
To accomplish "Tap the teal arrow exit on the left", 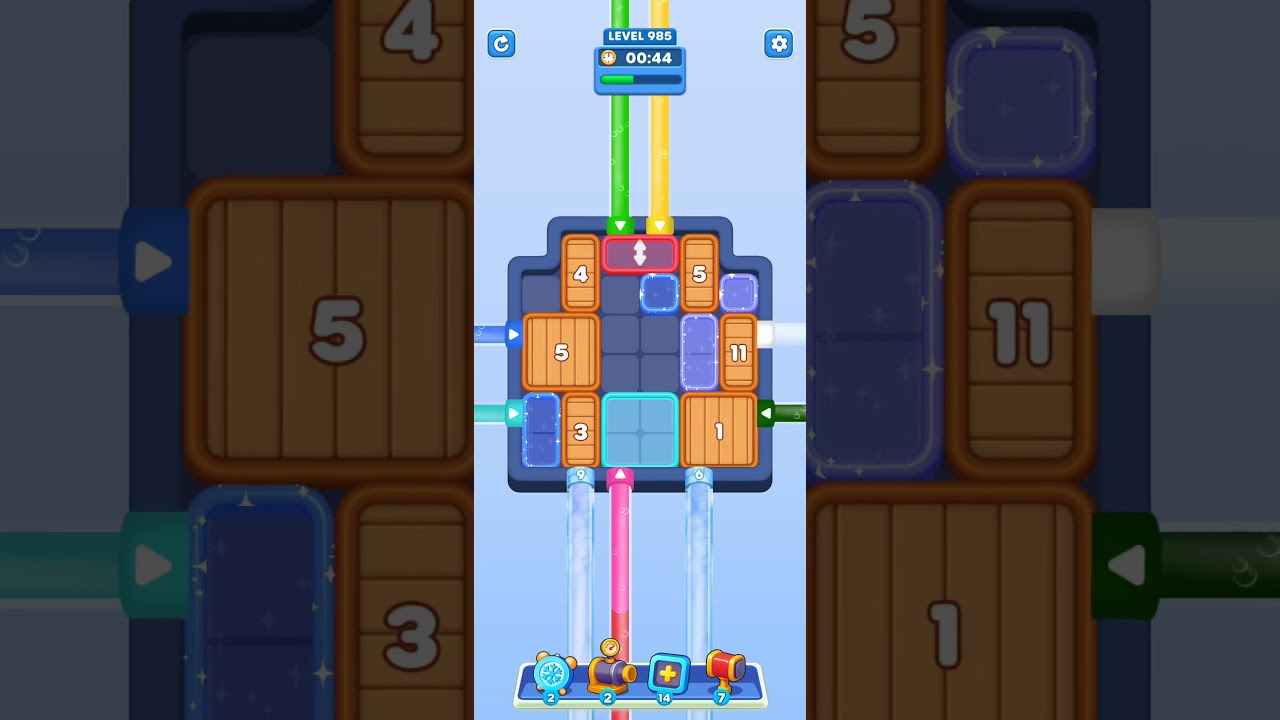I will pos(513,411).
